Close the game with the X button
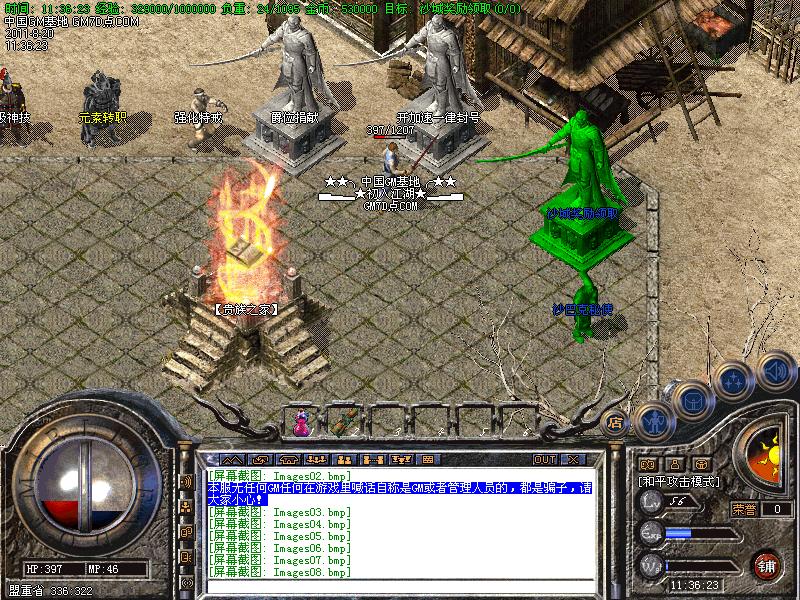Viewport: 800px width, 600px height. pos(572,459)
